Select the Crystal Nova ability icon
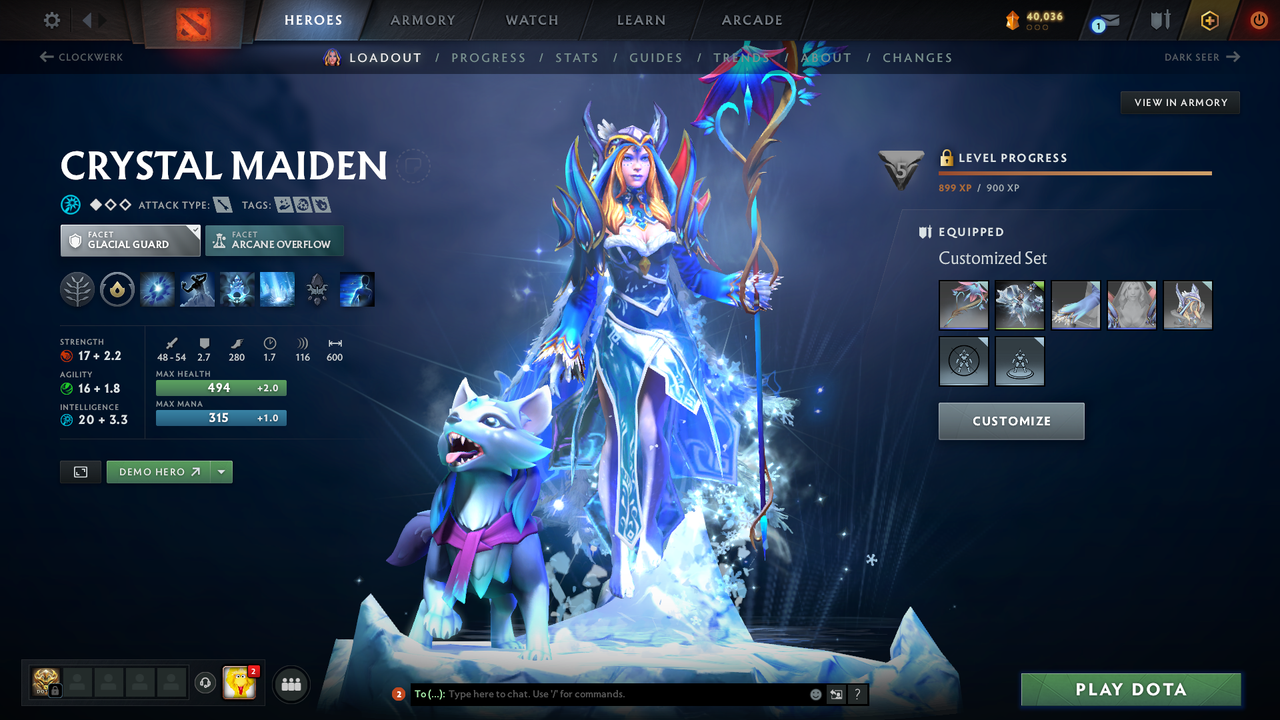Image resolution: width=1280 pixels, height=720 pixels. tap(157, 289)
